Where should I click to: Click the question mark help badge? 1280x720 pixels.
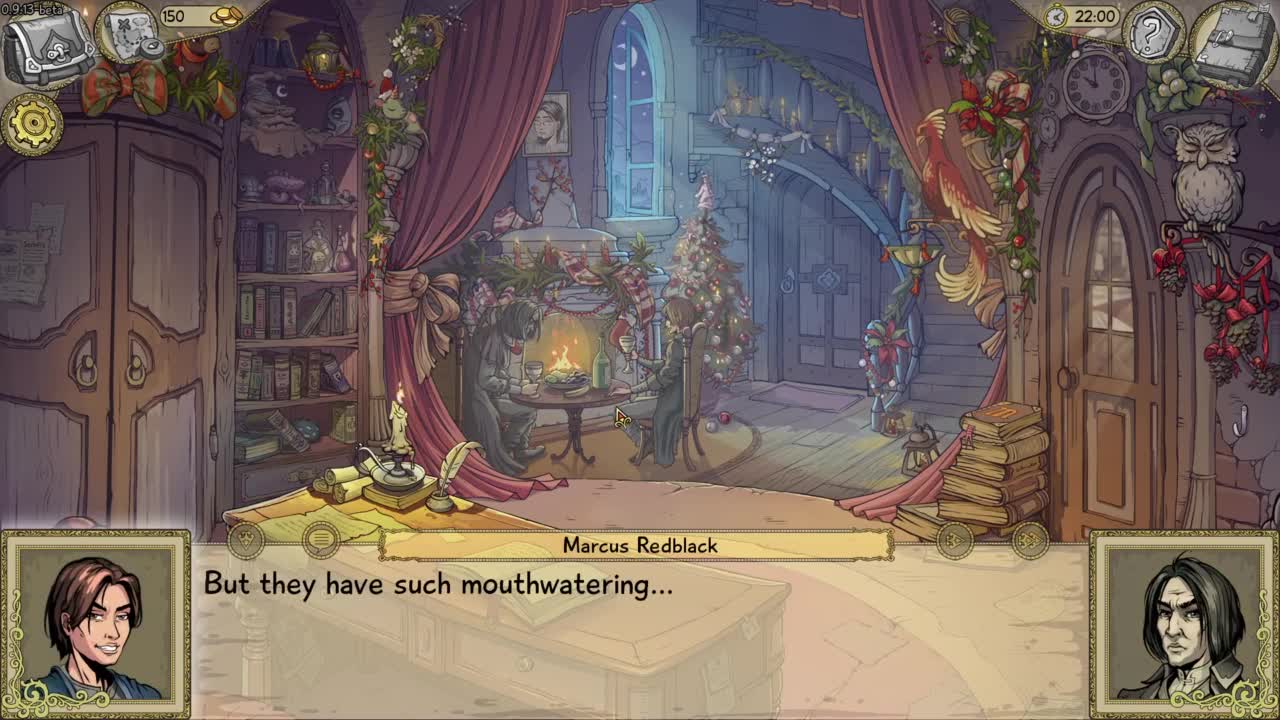click(x=1151, y=34)
